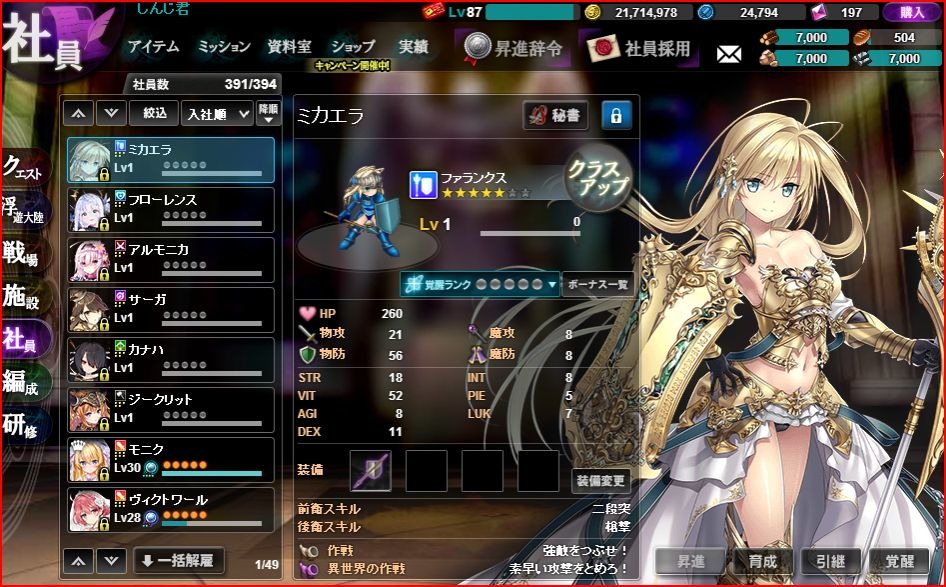Choose サーガ from the employee list

[170, 309]
